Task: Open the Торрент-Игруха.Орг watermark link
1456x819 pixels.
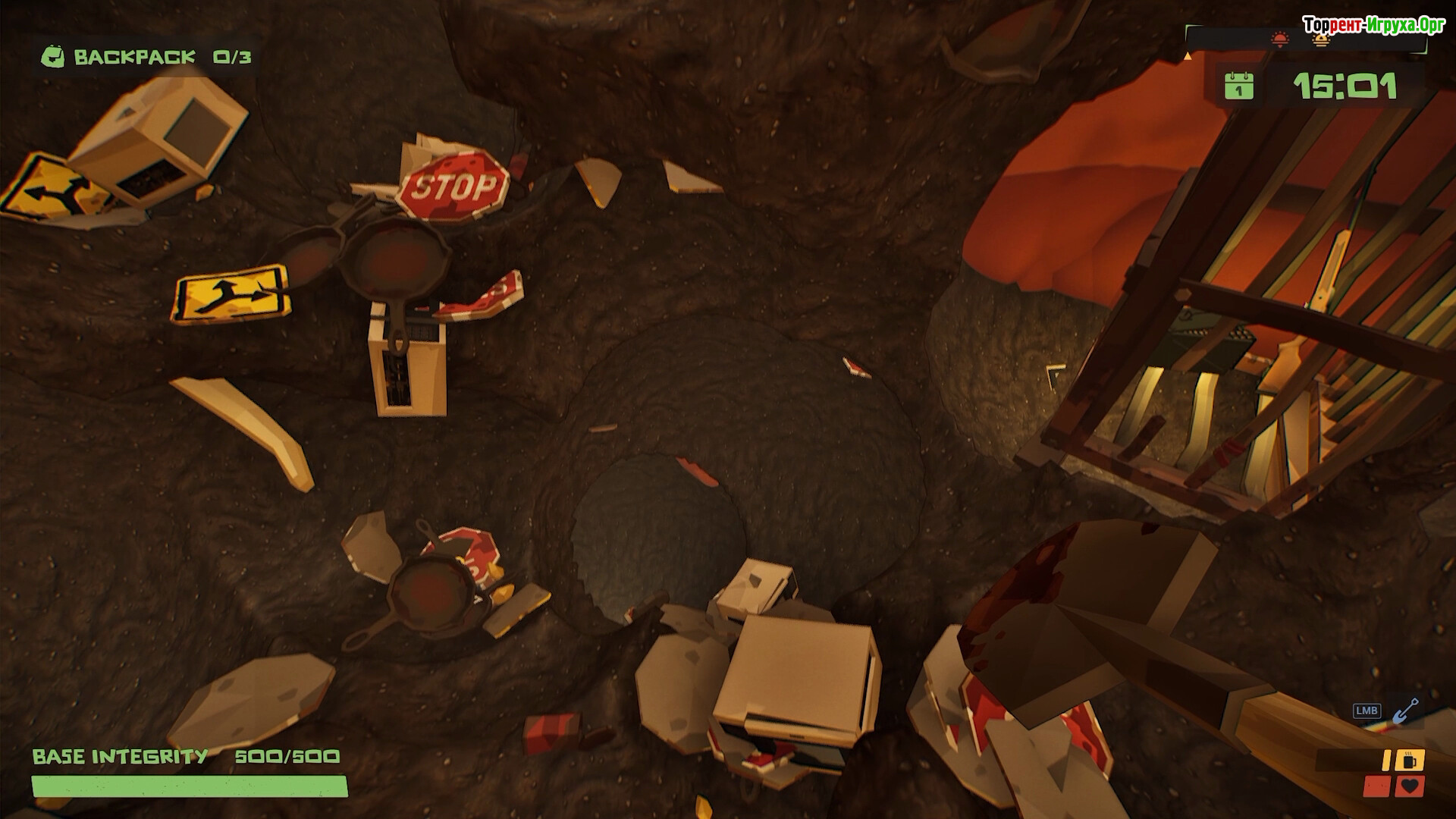Action: click(1373, 25)
